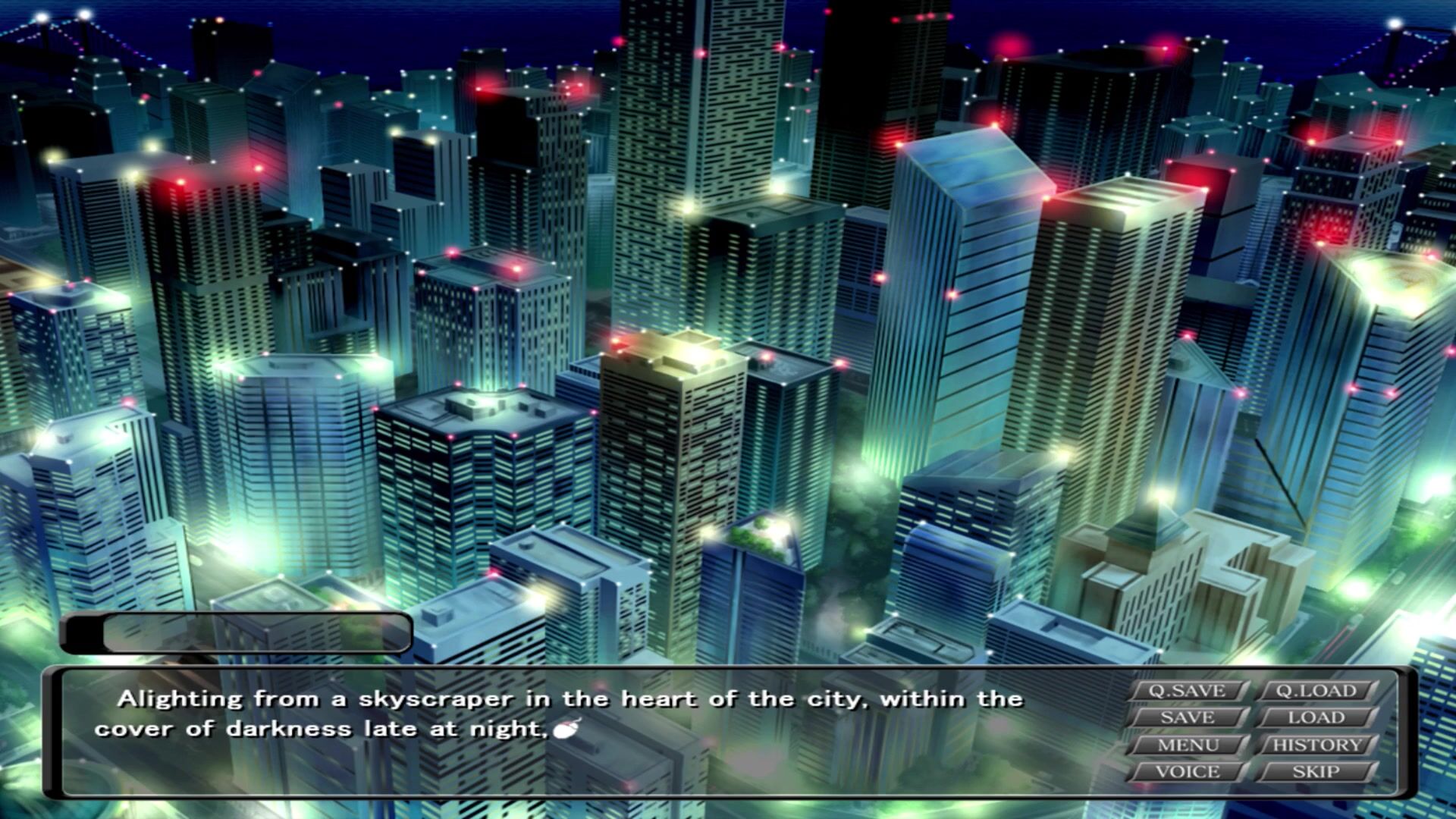
Task: Open the SAVE screen
Action: tap(1188, 717)
